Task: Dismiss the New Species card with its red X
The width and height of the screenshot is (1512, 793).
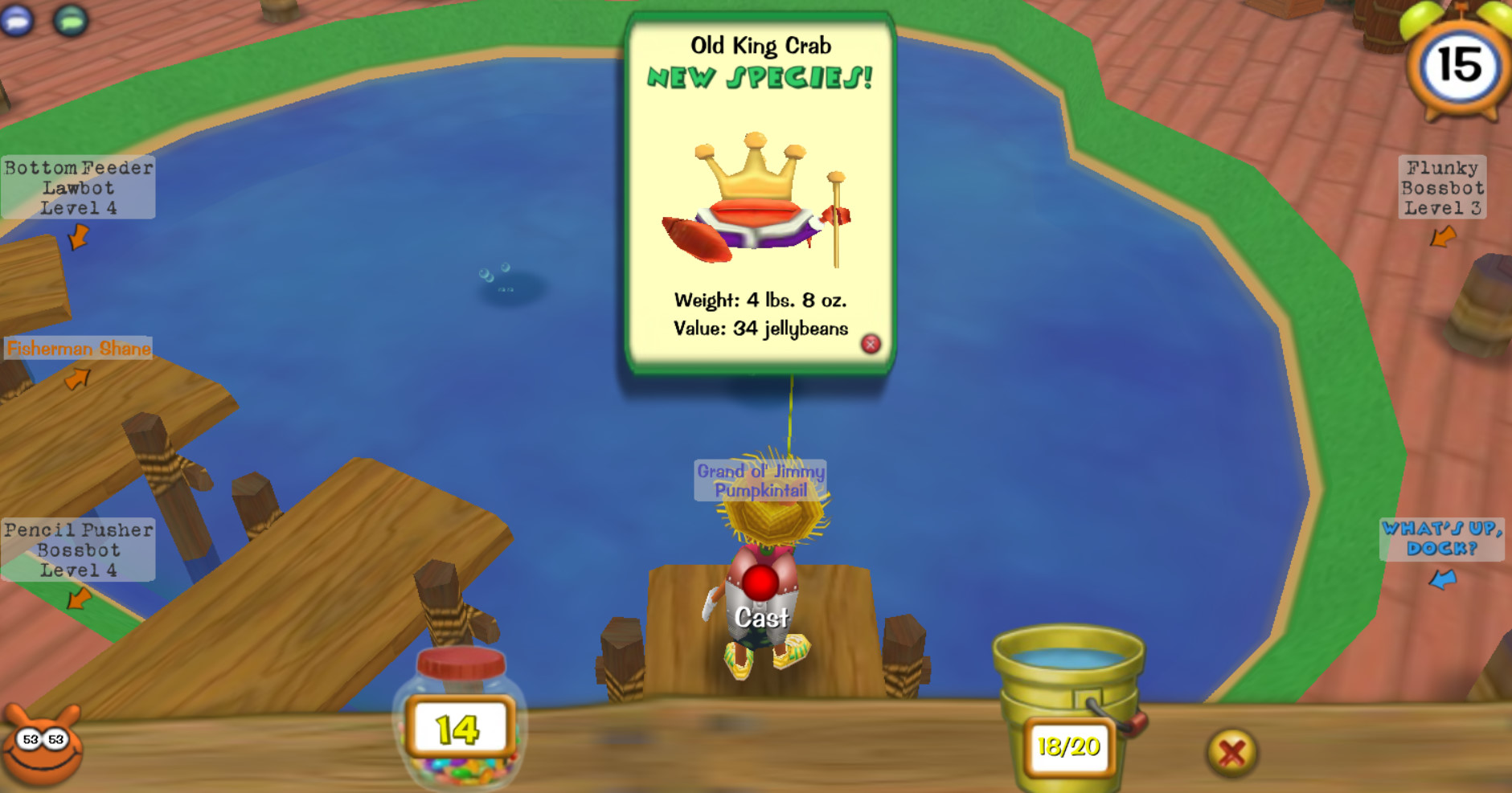Action: (x=870, y=344)
